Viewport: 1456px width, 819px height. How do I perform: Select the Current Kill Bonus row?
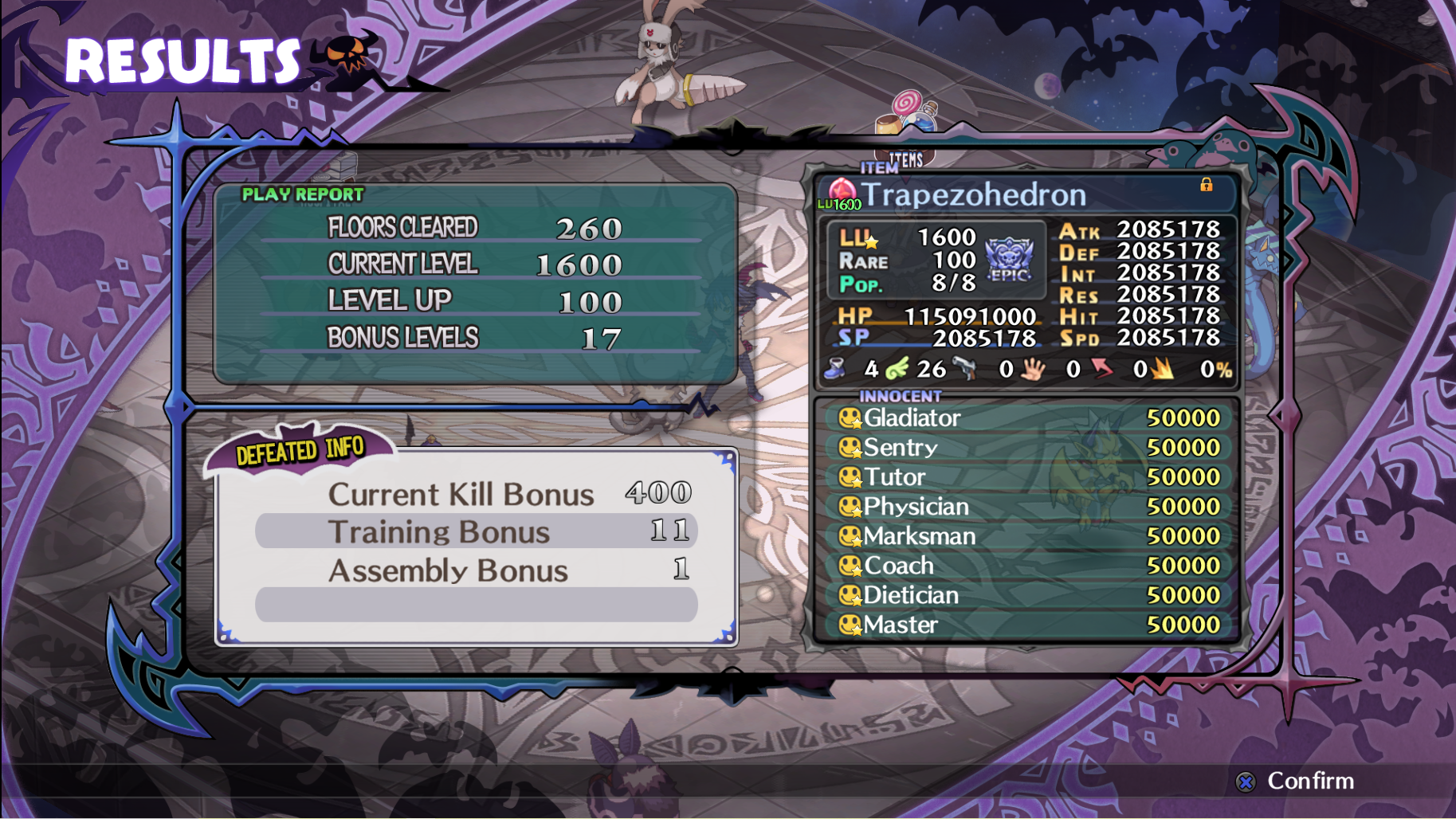(476, 494)
